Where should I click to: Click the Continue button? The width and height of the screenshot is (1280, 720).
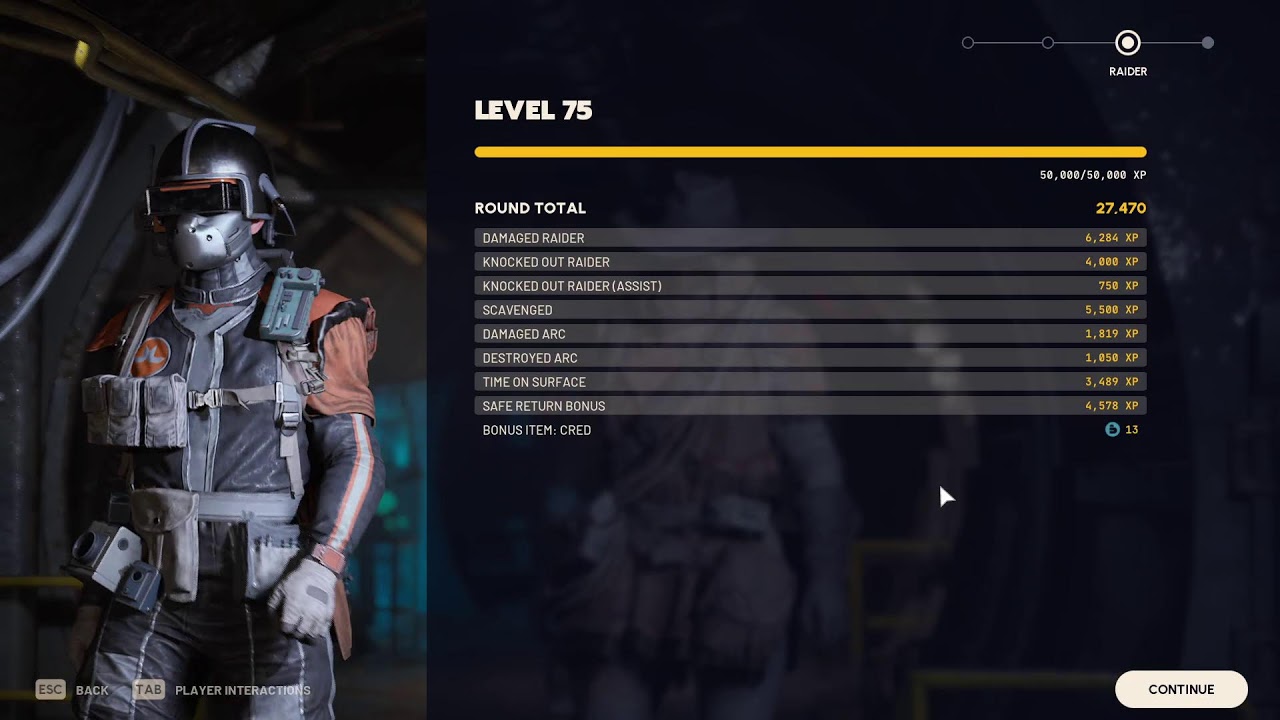1181,689
